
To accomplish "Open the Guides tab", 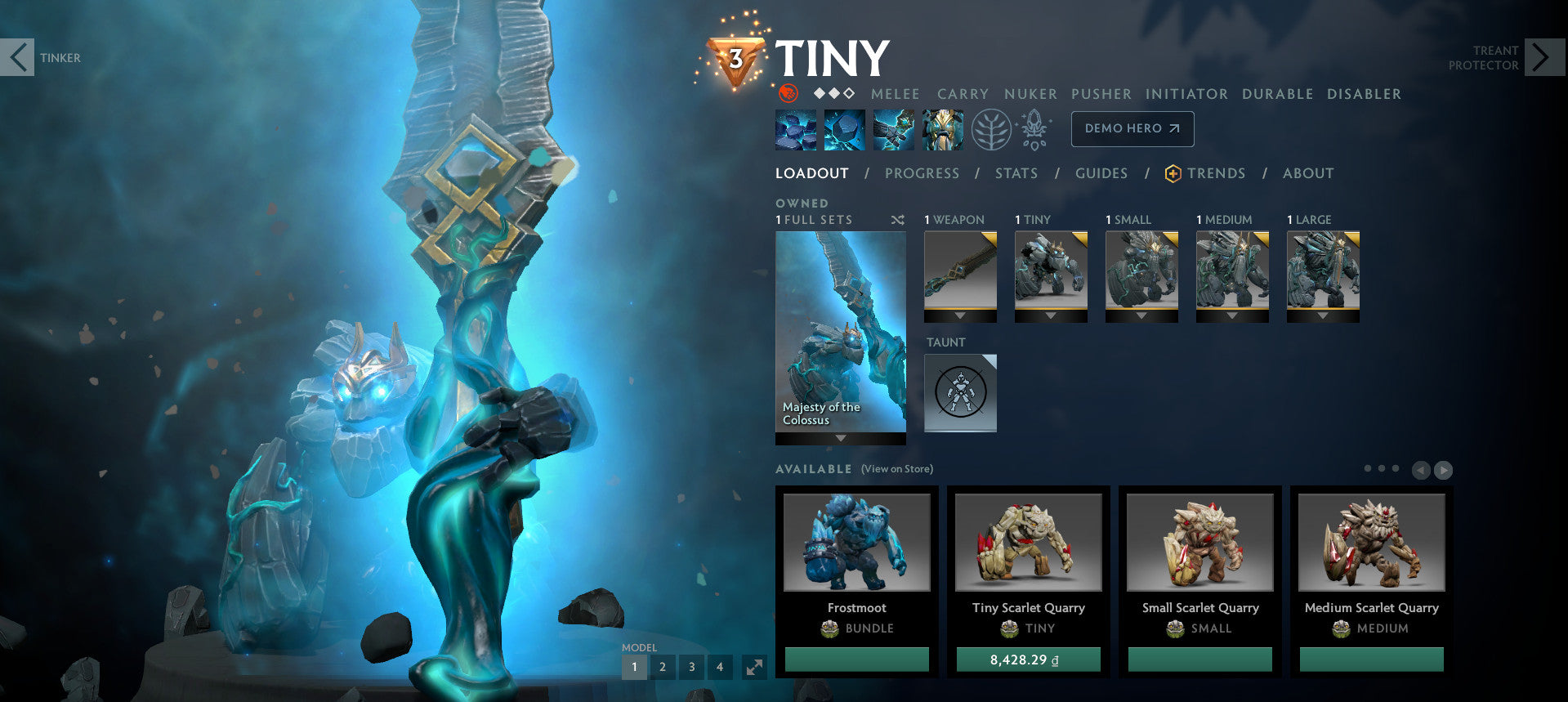I will pos(1101,173).
